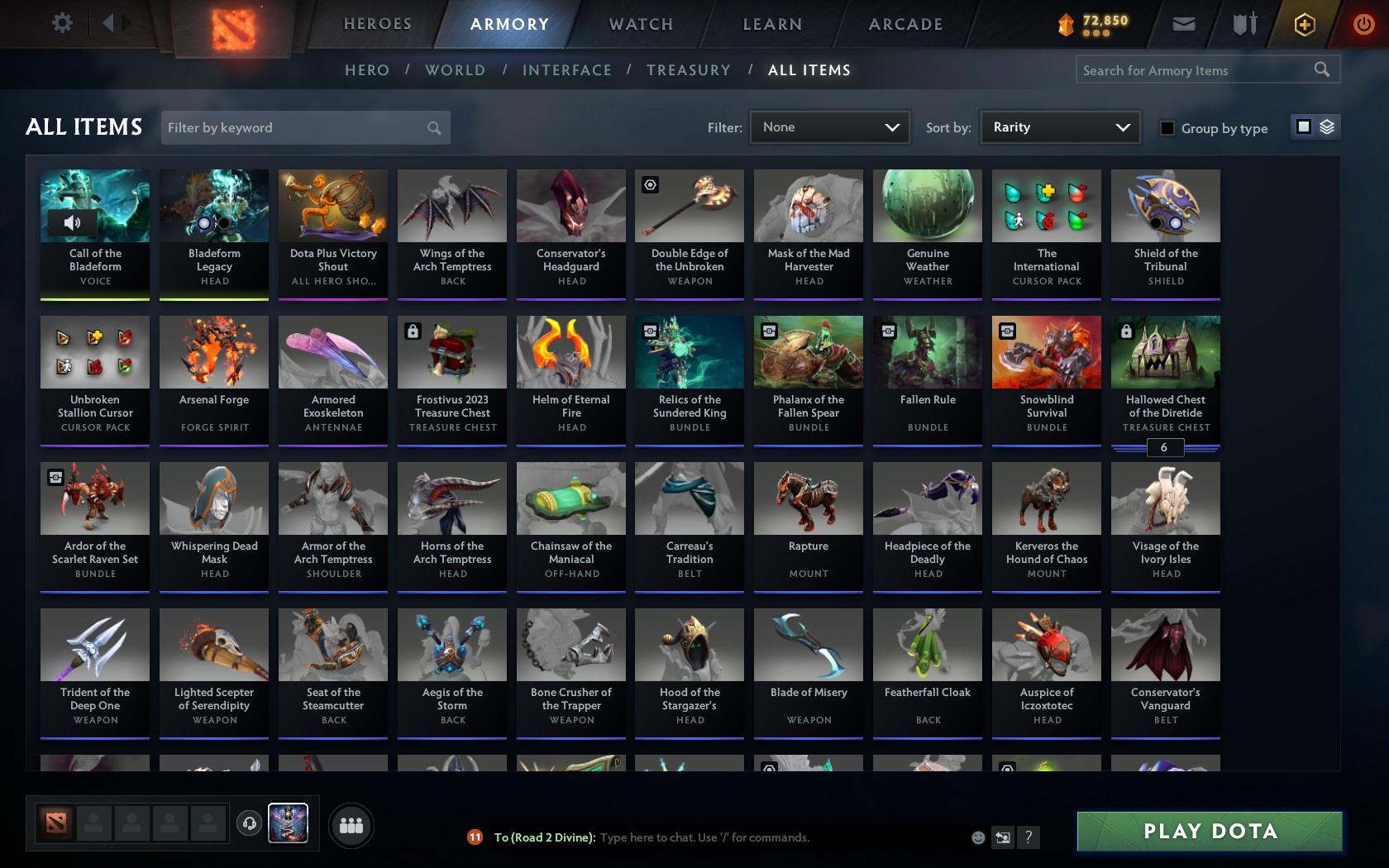Click the magnifier in the keyword filter field
Screen dimensions: 1389x868
tap(434, 127)
